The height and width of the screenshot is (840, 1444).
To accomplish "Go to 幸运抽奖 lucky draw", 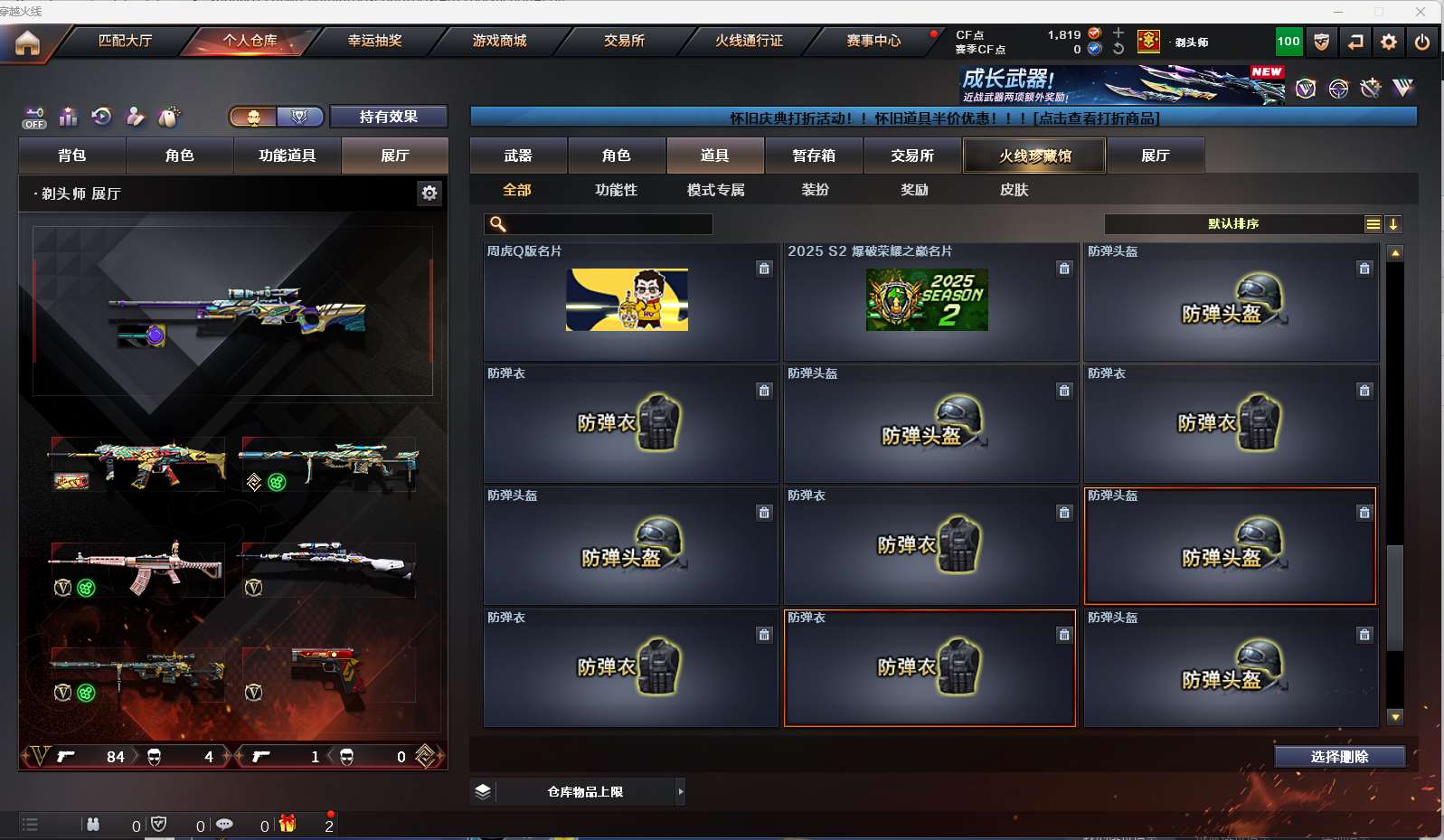I will pyautogui.click(x=374, y=41).
